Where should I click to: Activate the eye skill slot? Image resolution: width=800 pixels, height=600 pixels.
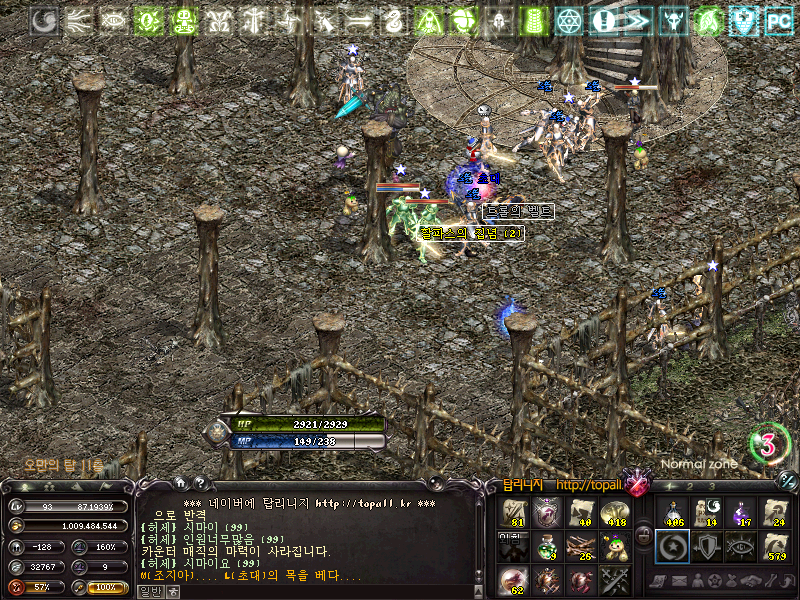741,546
